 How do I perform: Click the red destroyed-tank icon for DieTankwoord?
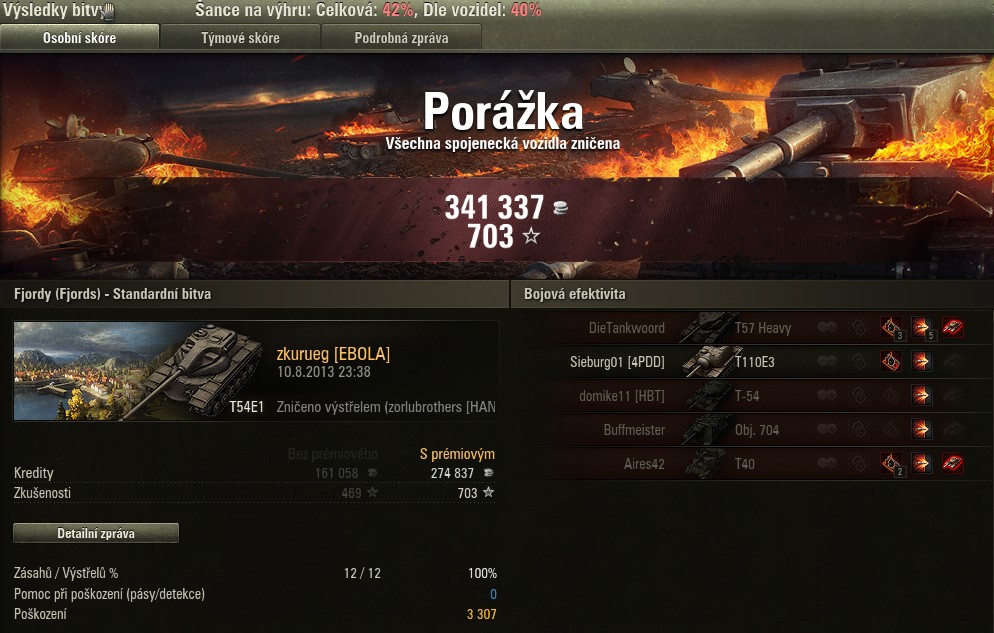(x=953, y=327)
